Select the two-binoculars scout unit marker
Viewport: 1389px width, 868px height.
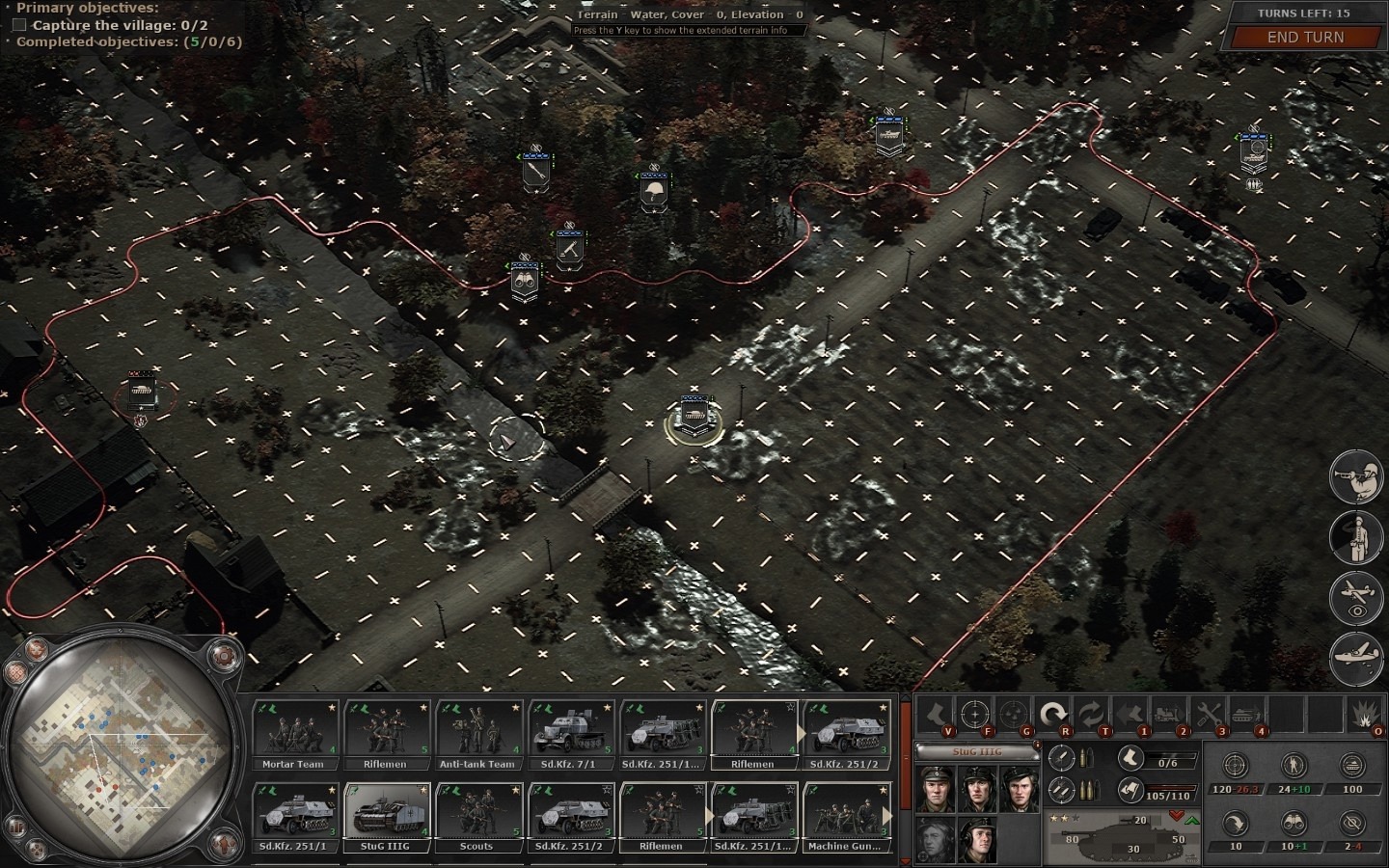[525, 280]
